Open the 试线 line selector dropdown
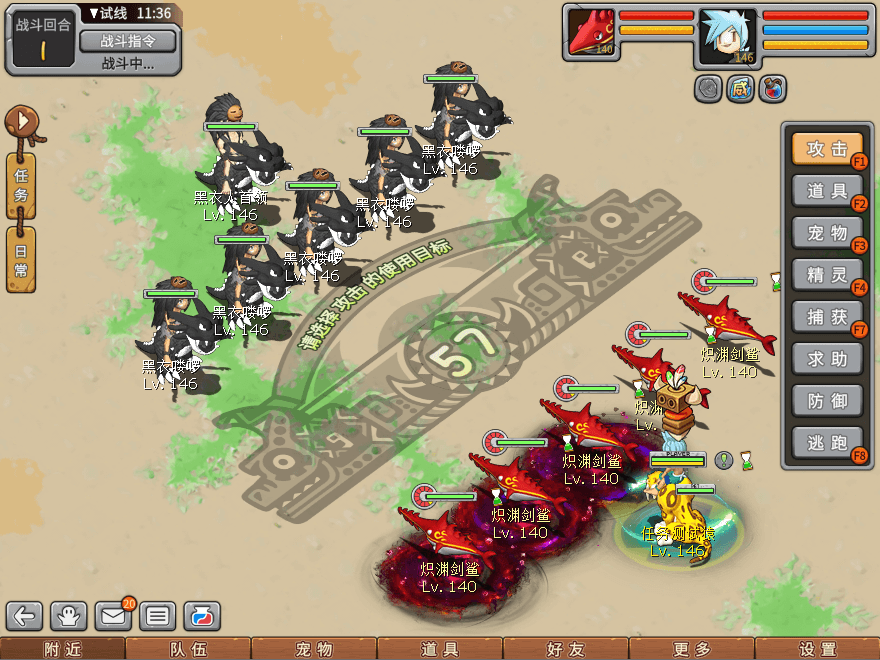The height and width of the screenshot is (660, 880). coord(129,14)
